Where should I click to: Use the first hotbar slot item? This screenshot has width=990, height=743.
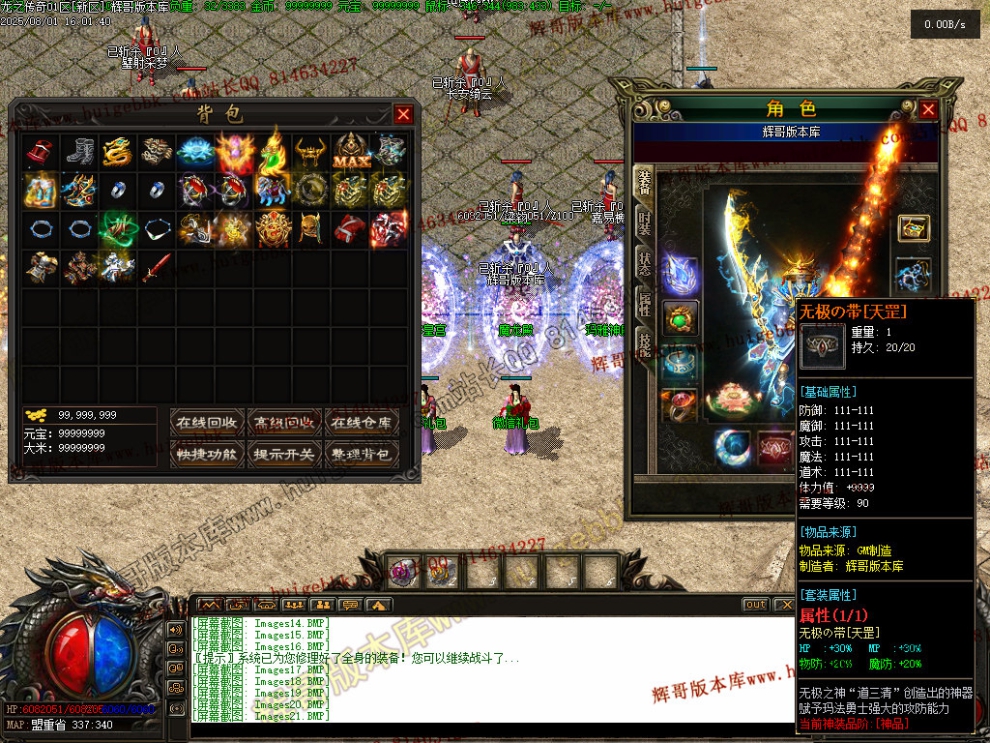tap(404, 571)
